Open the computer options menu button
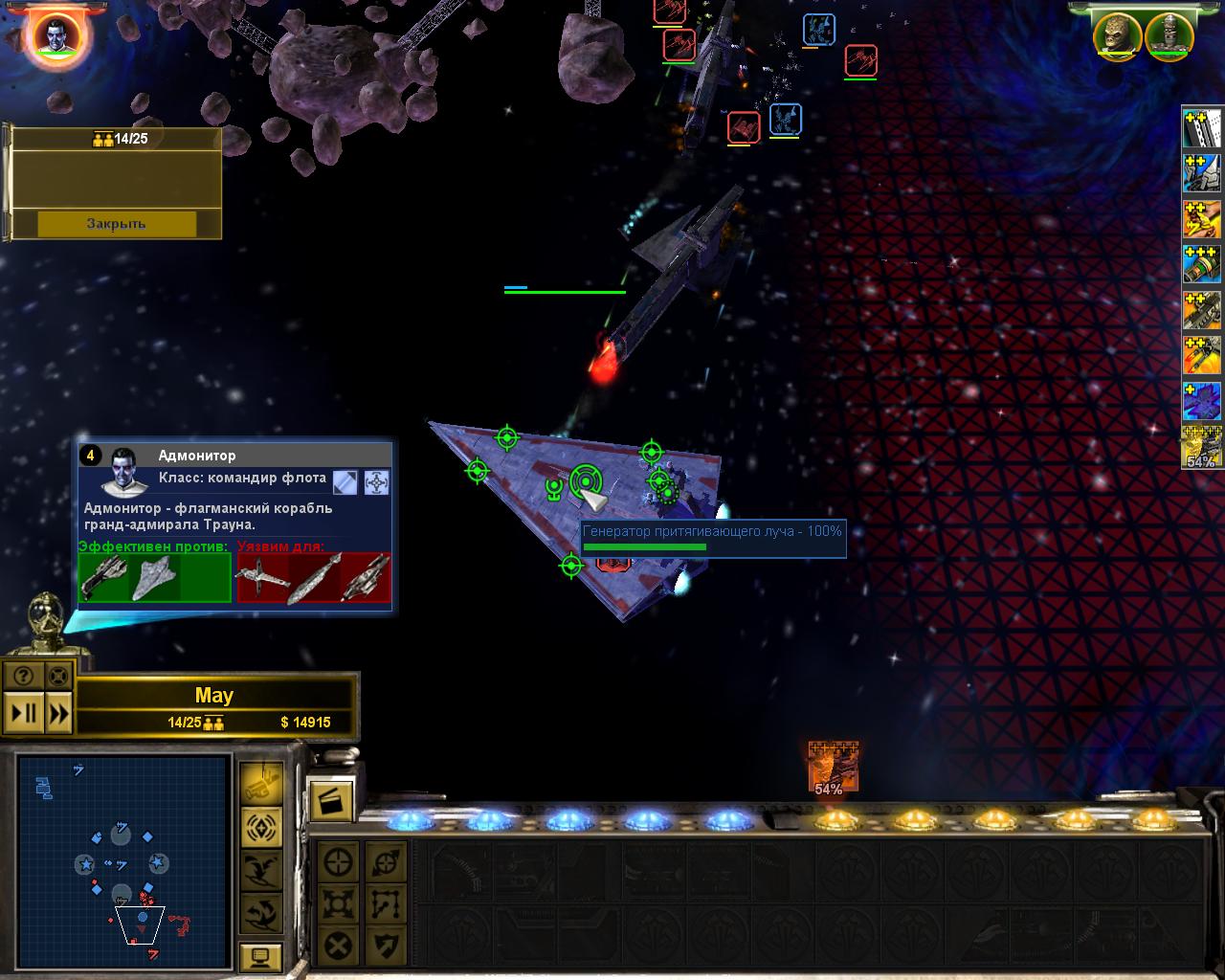This screenshot has width=1225, height=980. (260, 955)
